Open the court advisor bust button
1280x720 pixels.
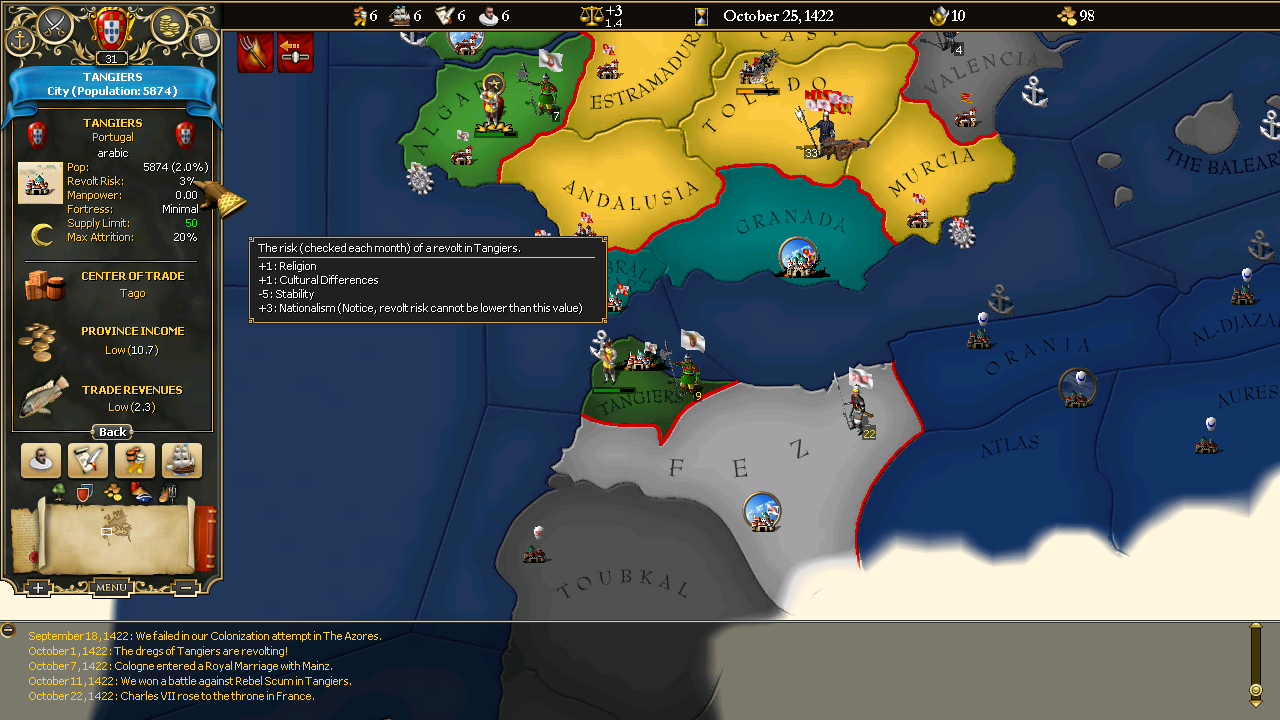41,461
